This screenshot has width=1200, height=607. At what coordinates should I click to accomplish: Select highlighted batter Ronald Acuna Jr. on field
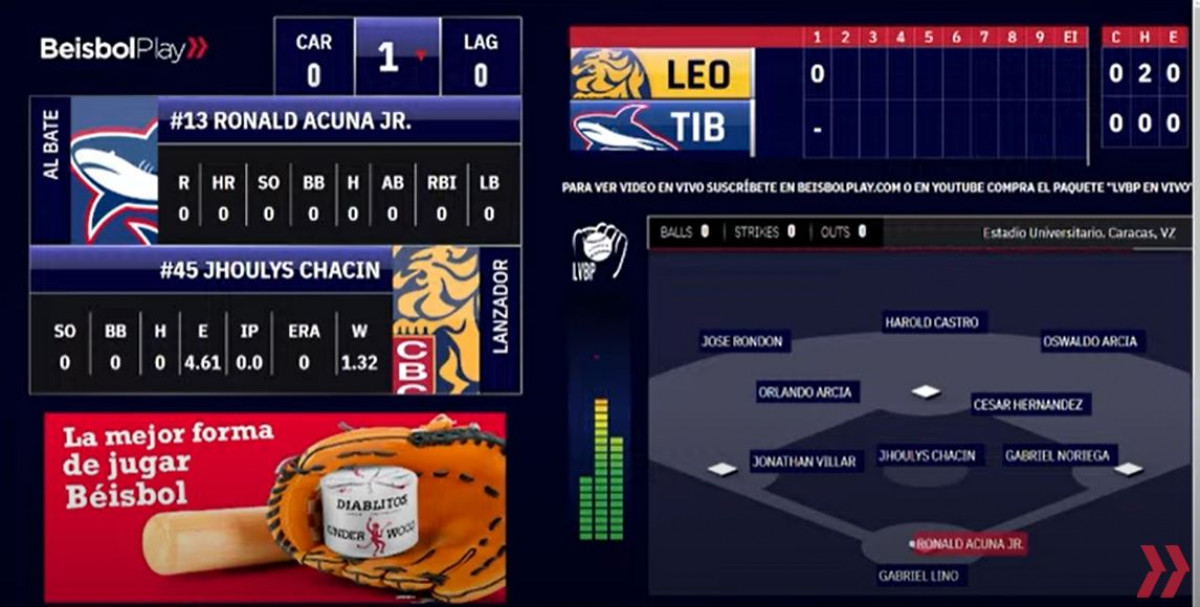tap(970, 544)
